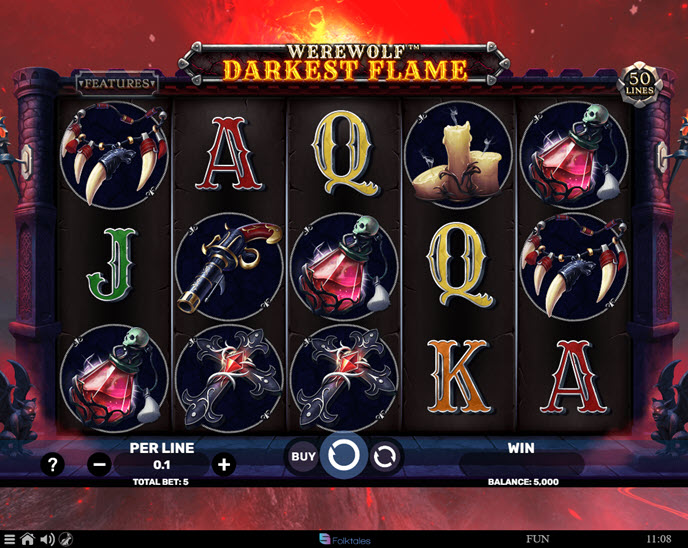Open the question mark help page
The height and width of the screenshot is (548, 688).
54,464
